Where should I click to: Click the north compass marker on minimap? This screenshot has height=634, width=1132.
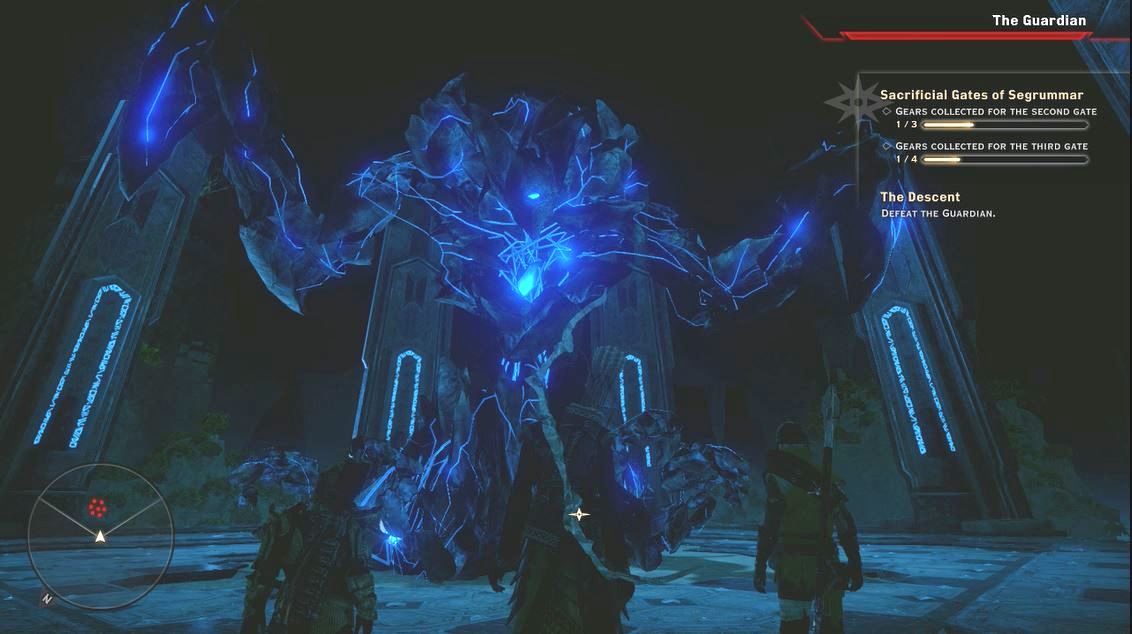click(47, 599)
